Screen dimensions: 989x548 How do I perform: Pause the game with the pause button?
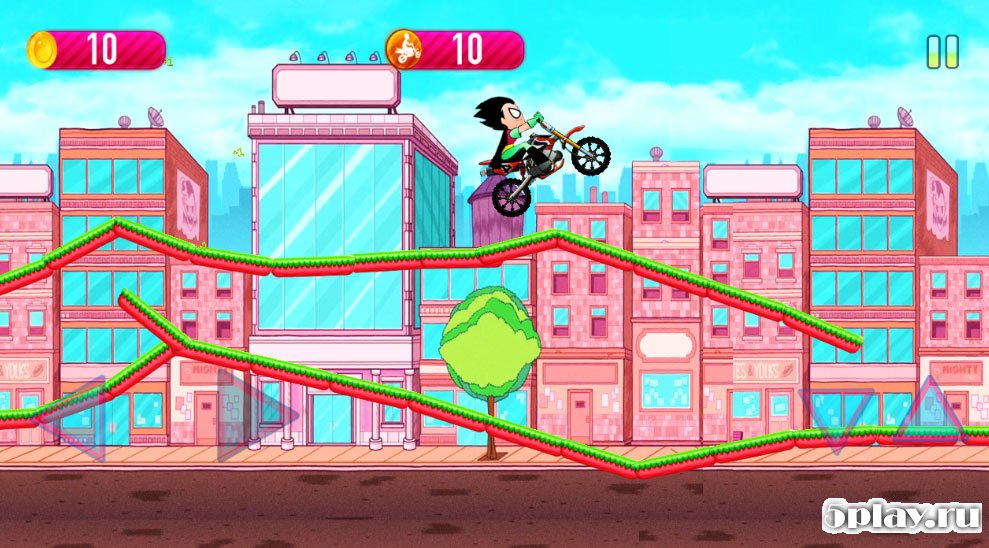point(942,52)
